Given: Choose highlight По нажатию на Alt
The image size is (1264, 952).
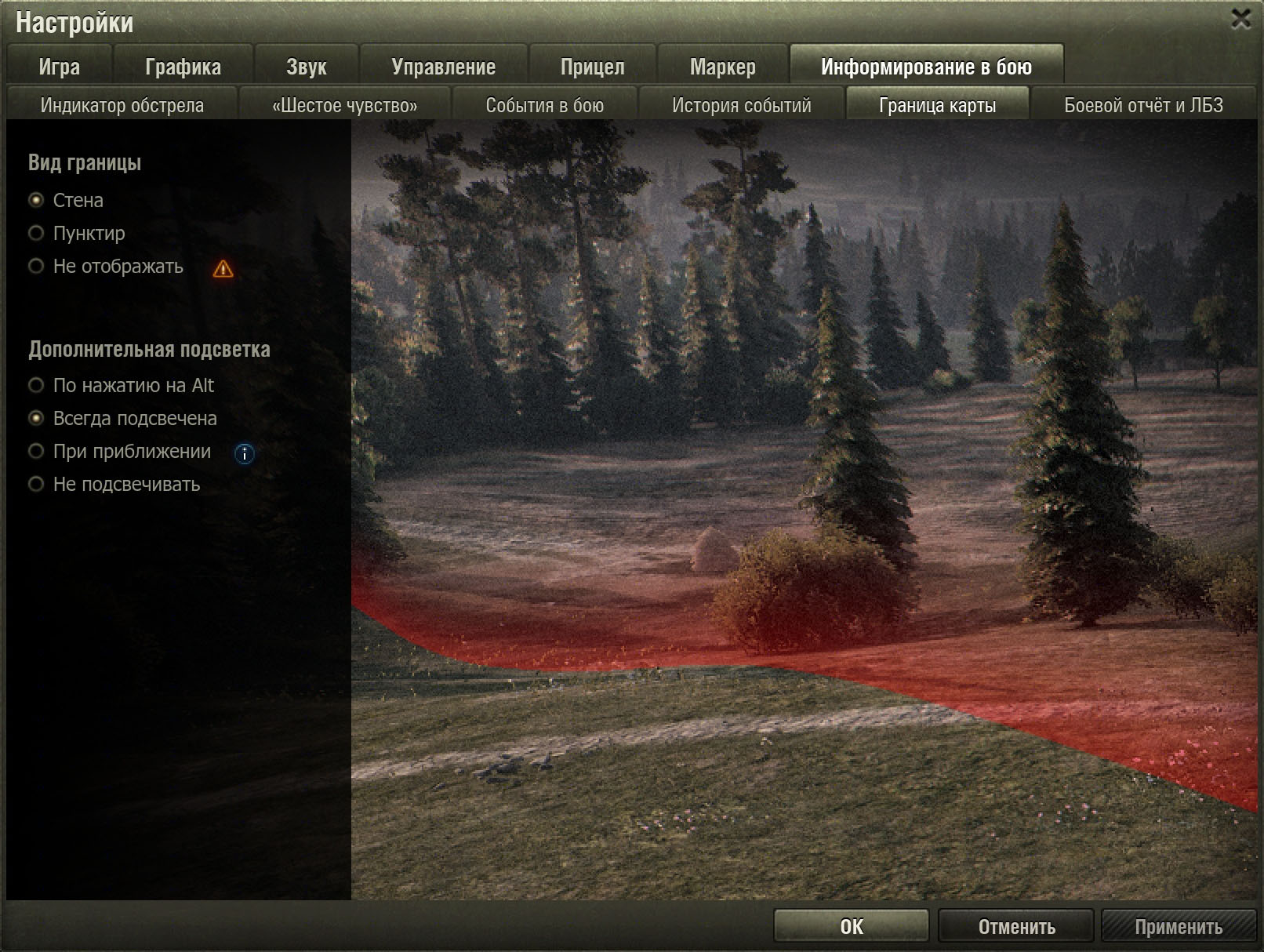Looking at the screenshot, I should coord(36,385).
